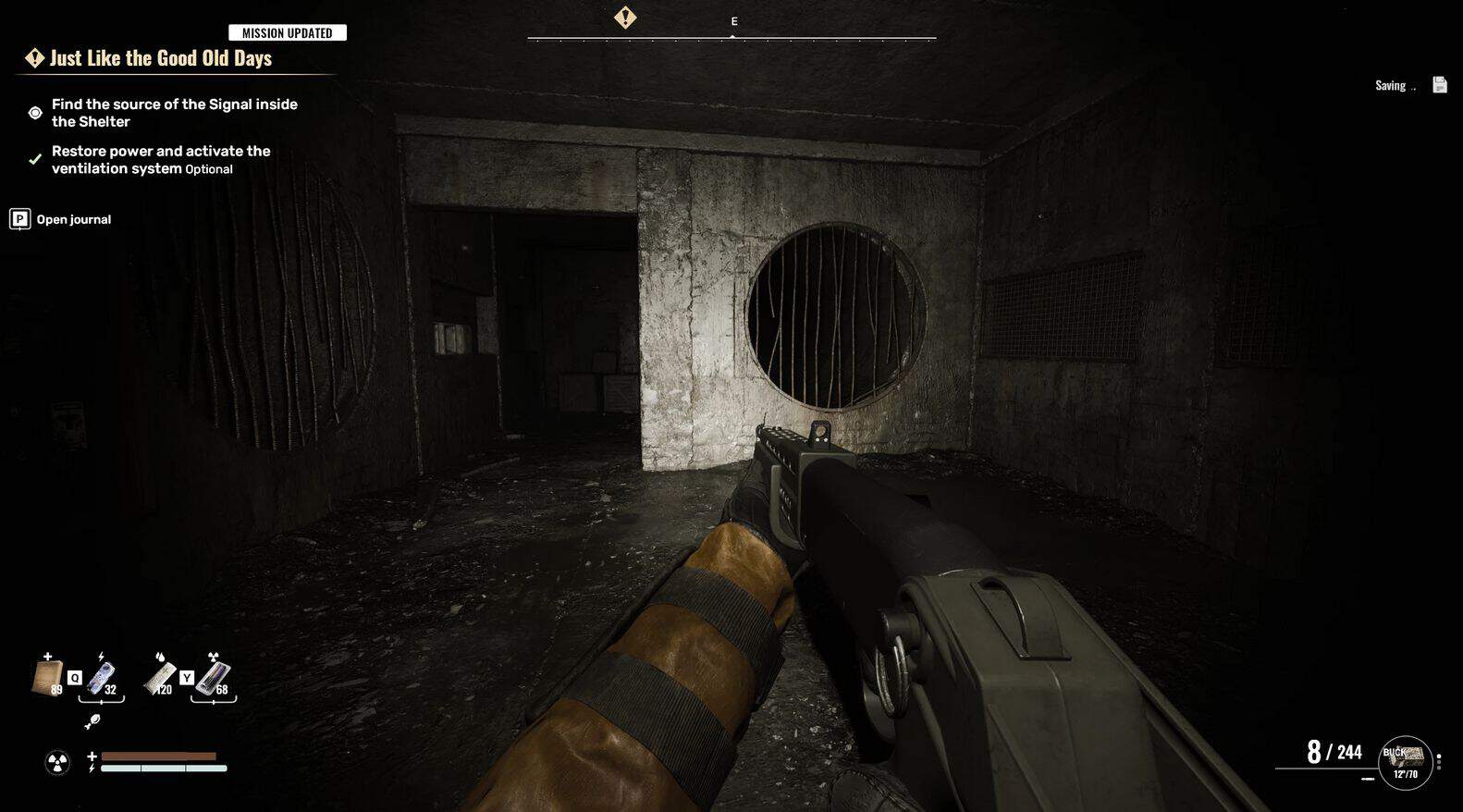
Task: Select the optional ventilation system objective
Action: [x=161, y=159]
